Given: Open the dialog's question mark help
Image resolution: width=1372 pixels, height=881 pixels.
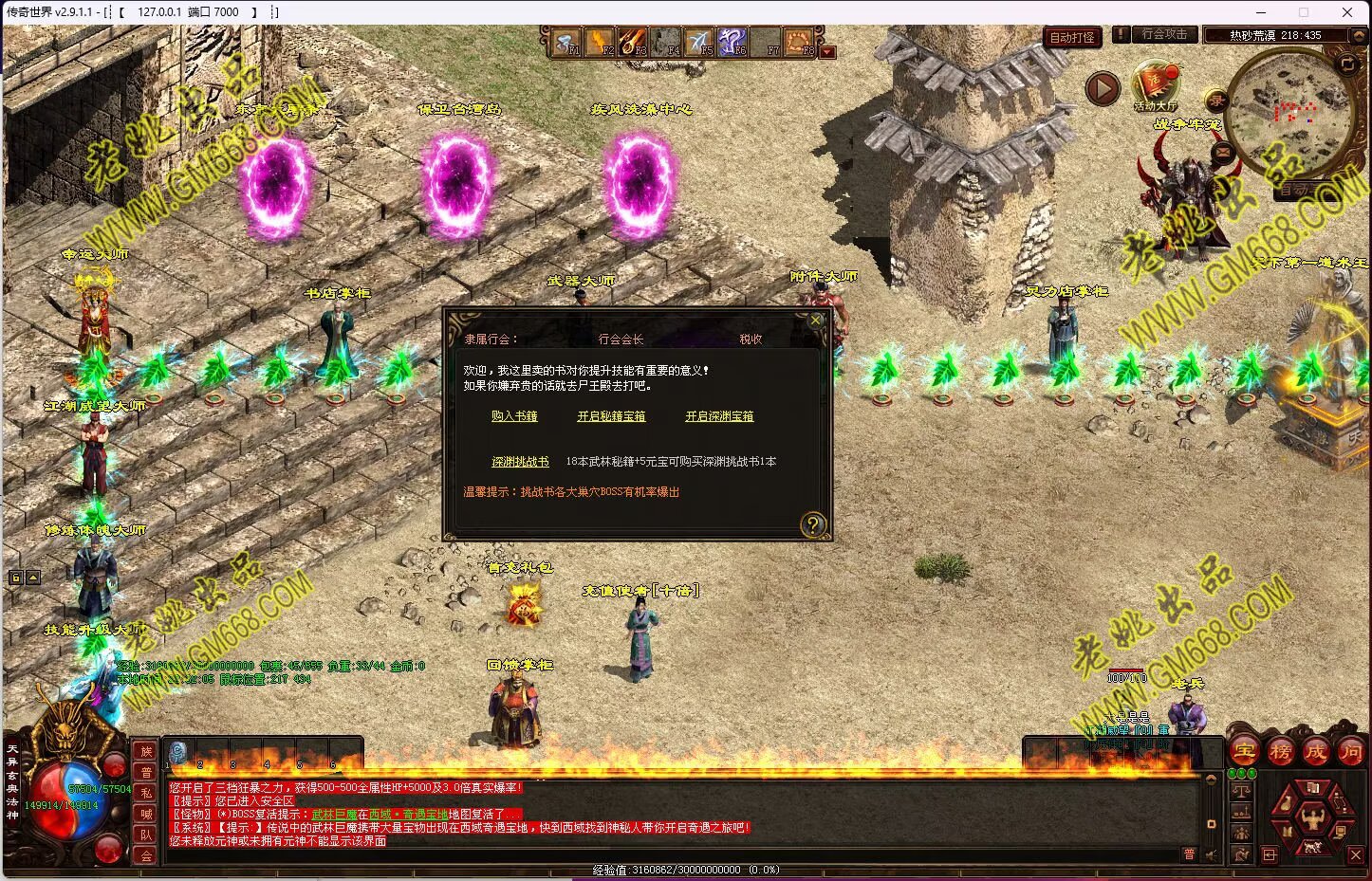Looking at the screenshot, I should coord(813,524).
